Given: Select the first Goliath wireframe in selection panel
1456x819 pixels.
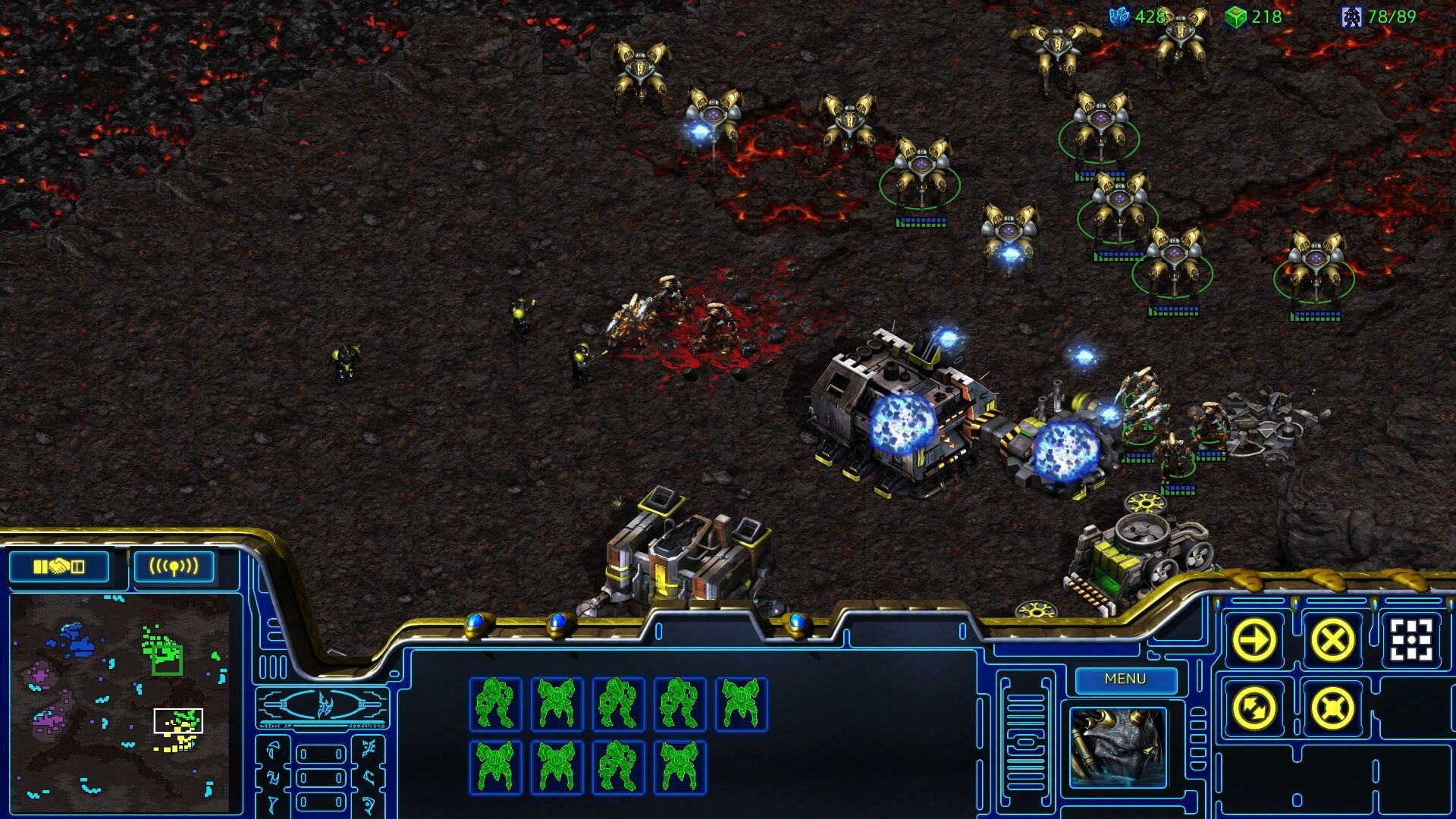Looking at the screenshot, I should (494, 704).
